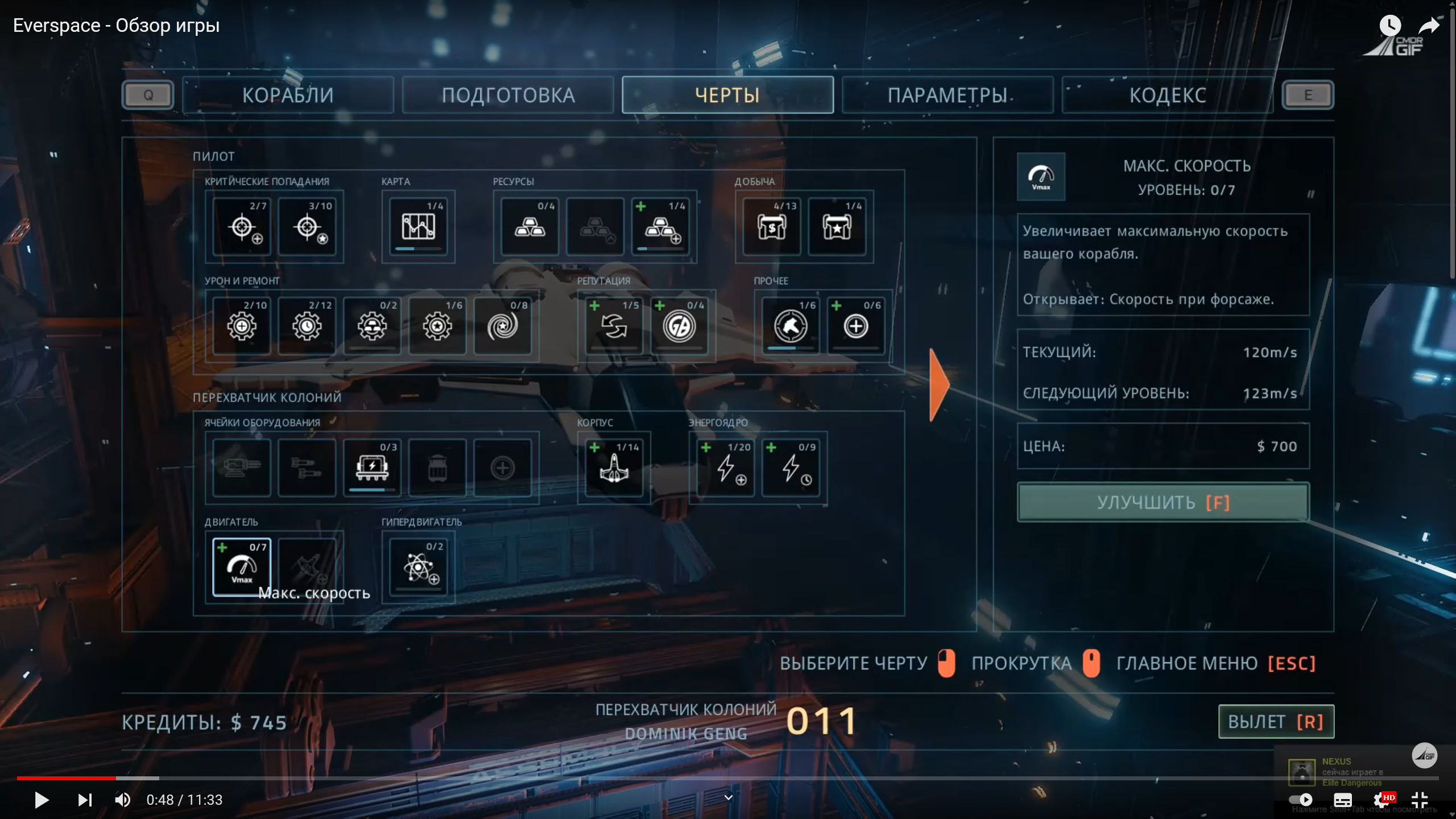Select the hyperdrive atom perk
Image resolution: width=1456 pixels, height=819 pixels.
coord(418,567)
